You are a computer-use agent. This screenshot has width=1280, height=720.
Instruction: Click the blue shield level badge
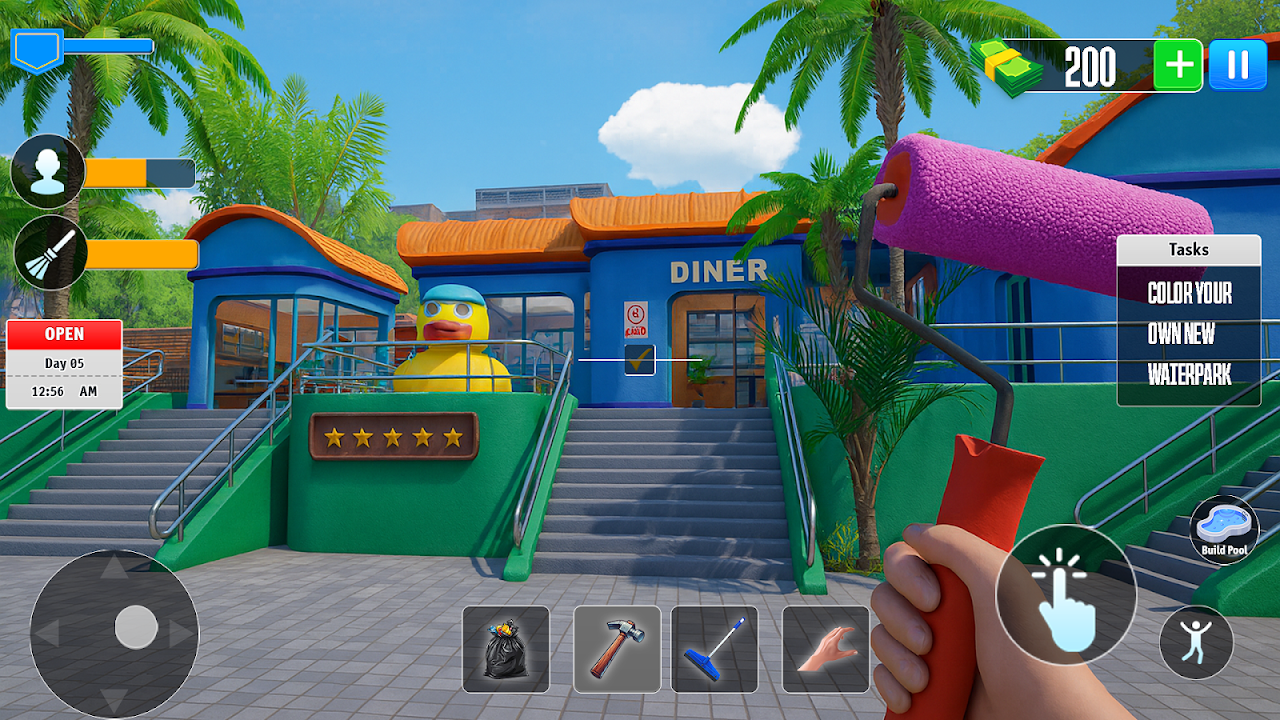click(38, 50)
